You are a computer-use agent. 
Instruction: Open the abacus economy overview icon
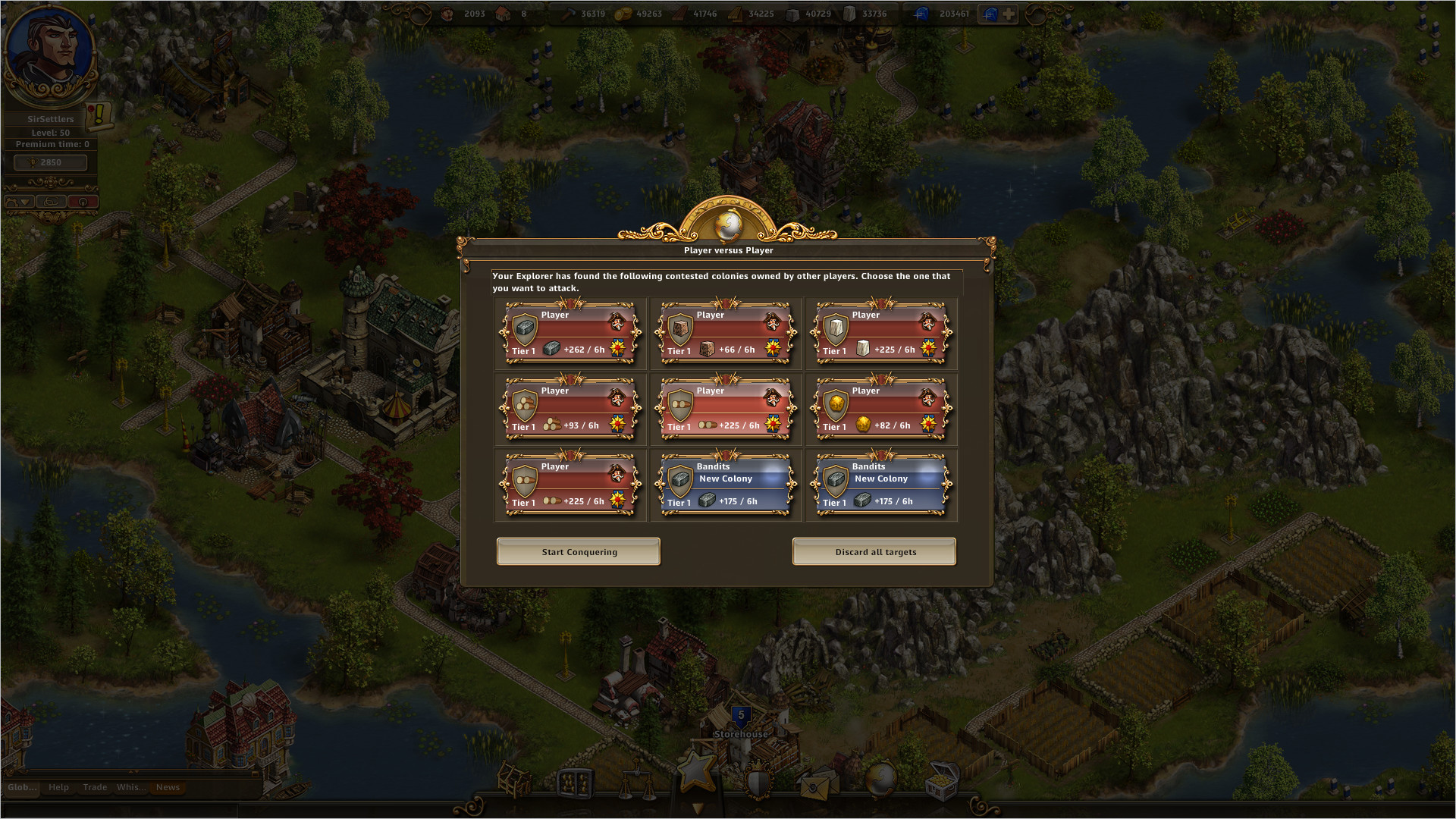click(x=577, y=783)
